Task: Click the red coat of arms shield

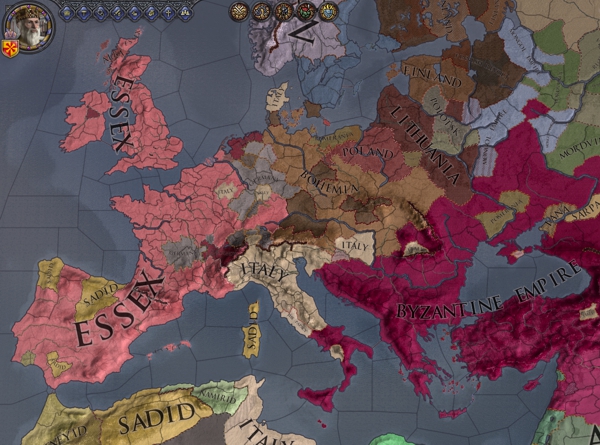Action: coord(11,49)
